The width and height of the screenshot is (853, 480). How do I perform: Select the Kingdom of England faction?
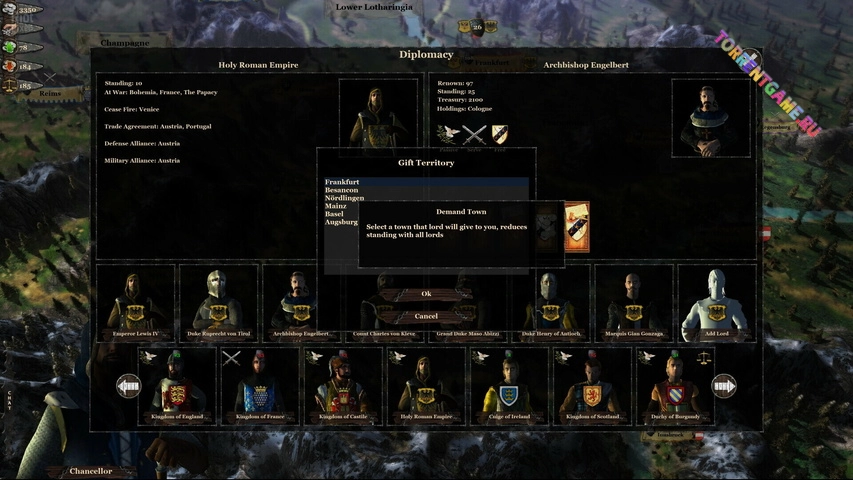click(x=177, y=386)
